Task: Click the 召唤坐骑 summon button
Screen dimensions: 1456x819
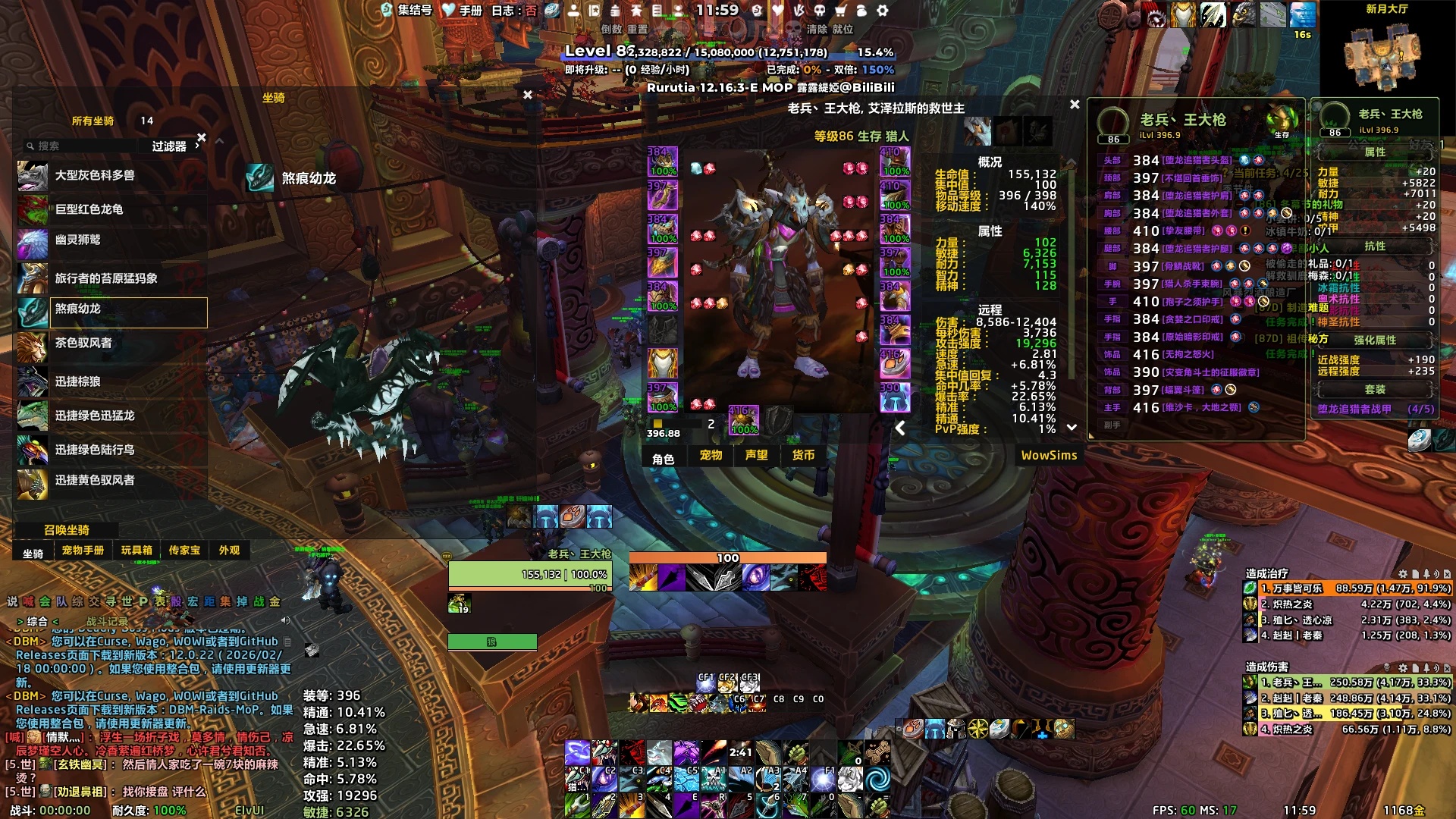Action: point(67,530)
